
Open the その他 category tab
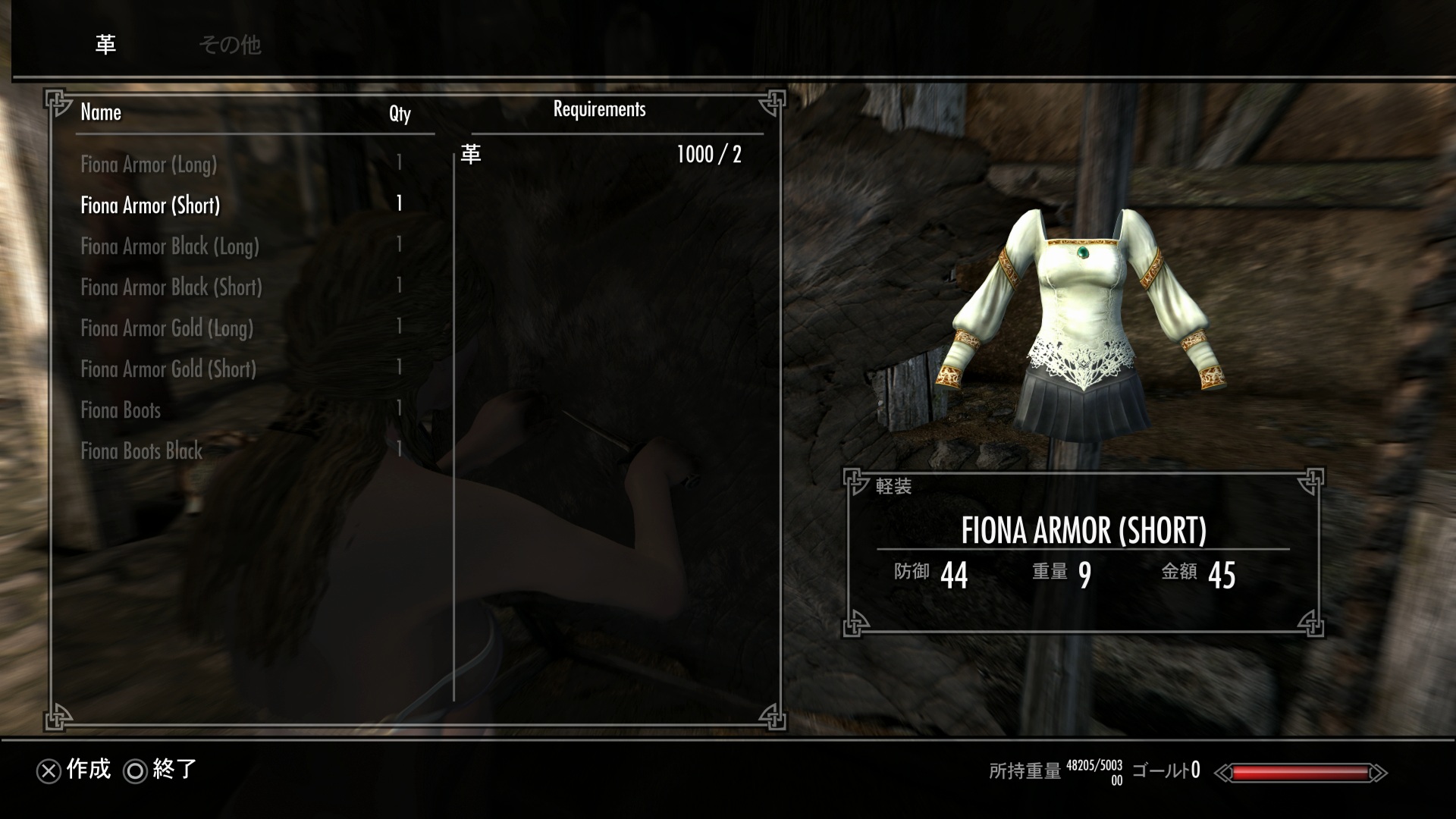pos(229,45)
